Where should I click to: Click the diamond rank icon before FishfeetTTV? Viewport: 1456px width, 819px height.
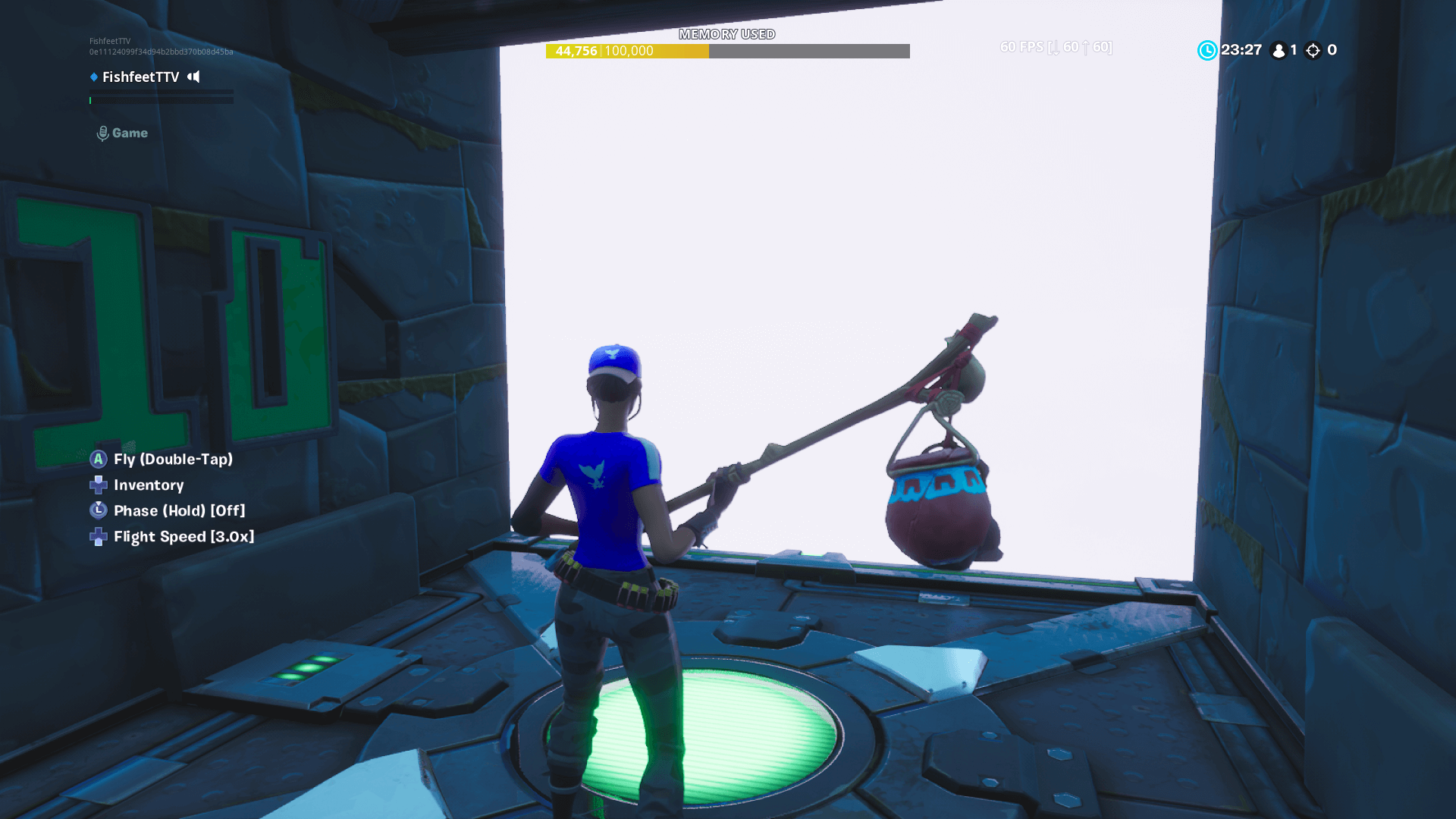coord(93,77)
